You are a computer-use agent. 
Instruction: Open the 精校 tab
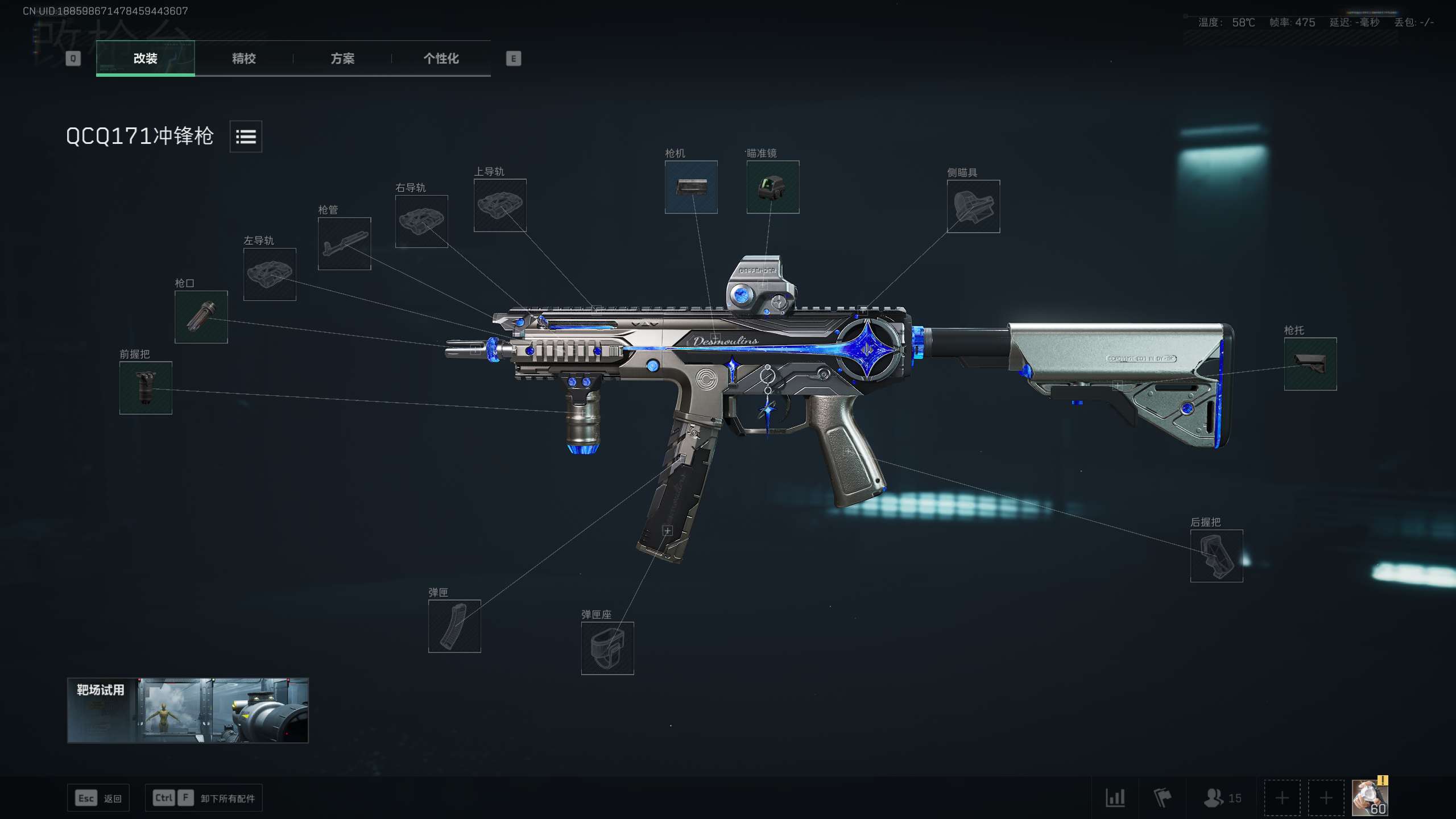[x=243, y=58]
